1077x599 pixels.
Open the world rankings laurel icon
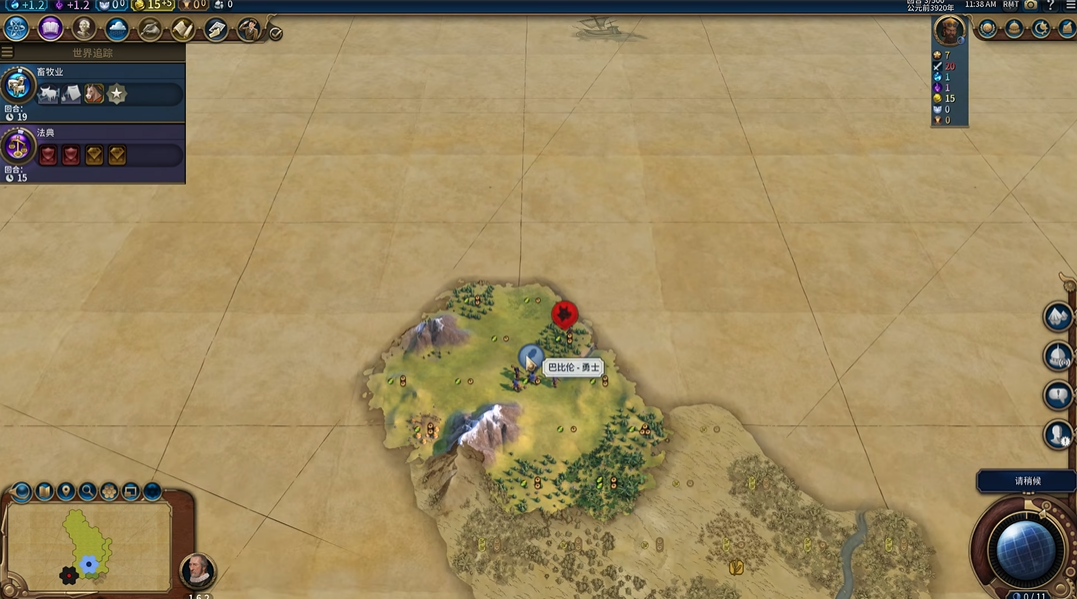click(988, 28)
